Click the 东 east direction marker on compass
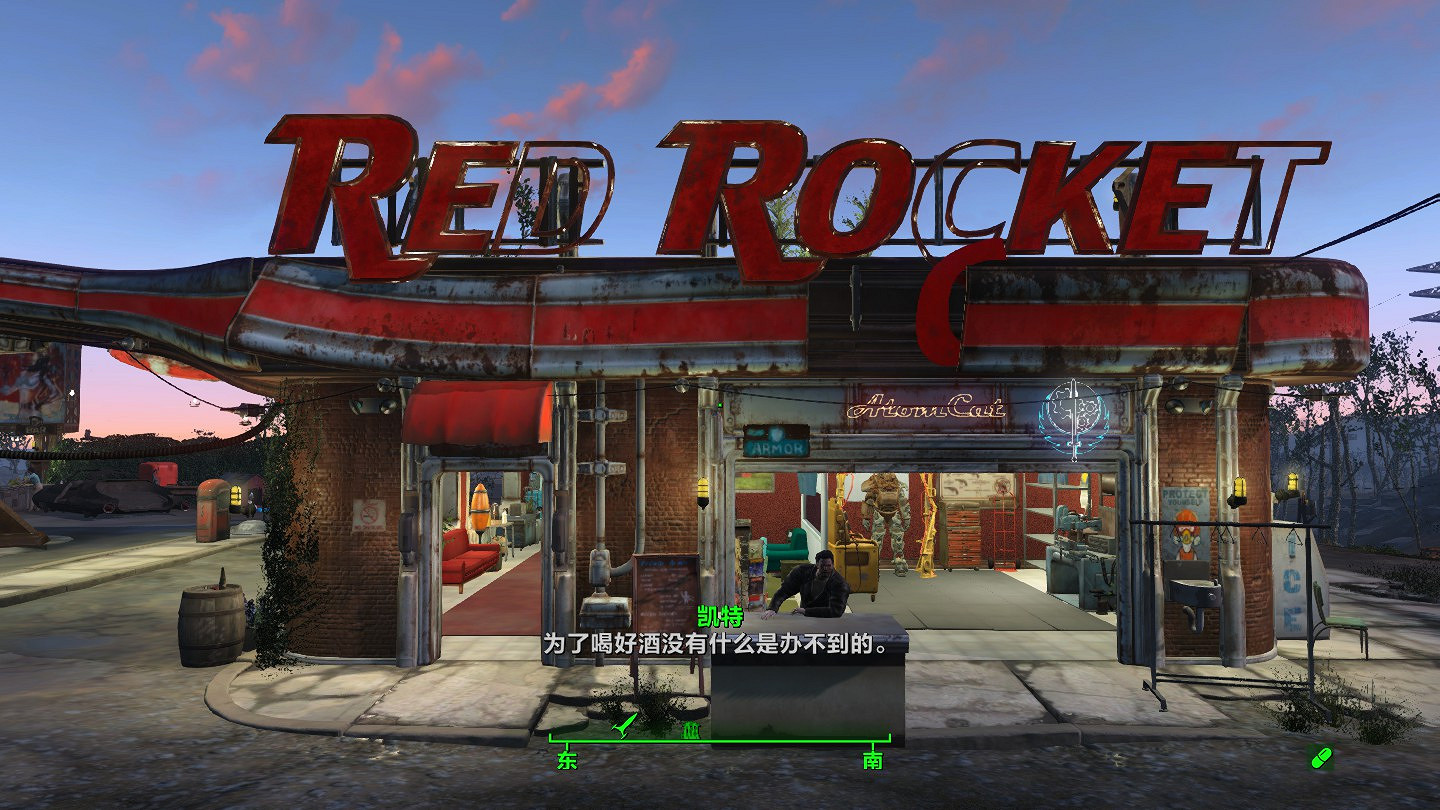 (567, 760)
